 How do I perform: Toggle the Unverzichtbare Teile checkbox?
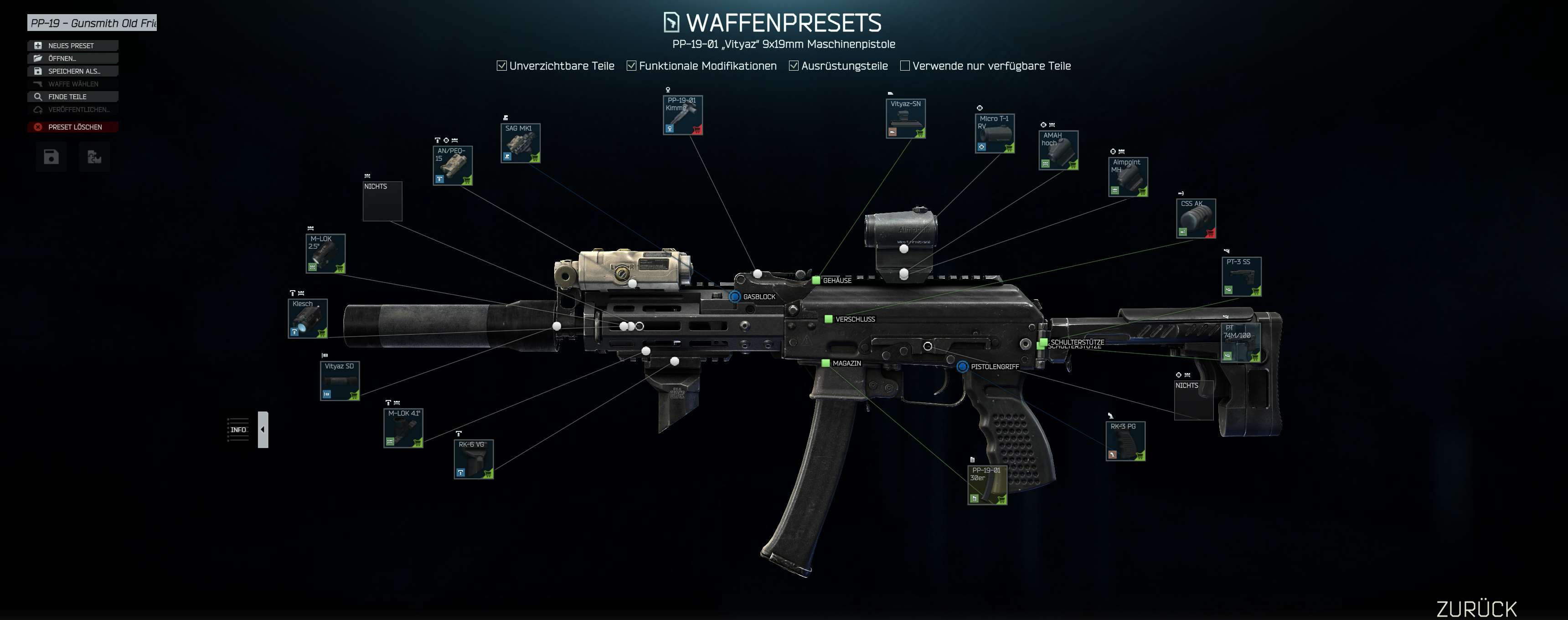point(501,66)
